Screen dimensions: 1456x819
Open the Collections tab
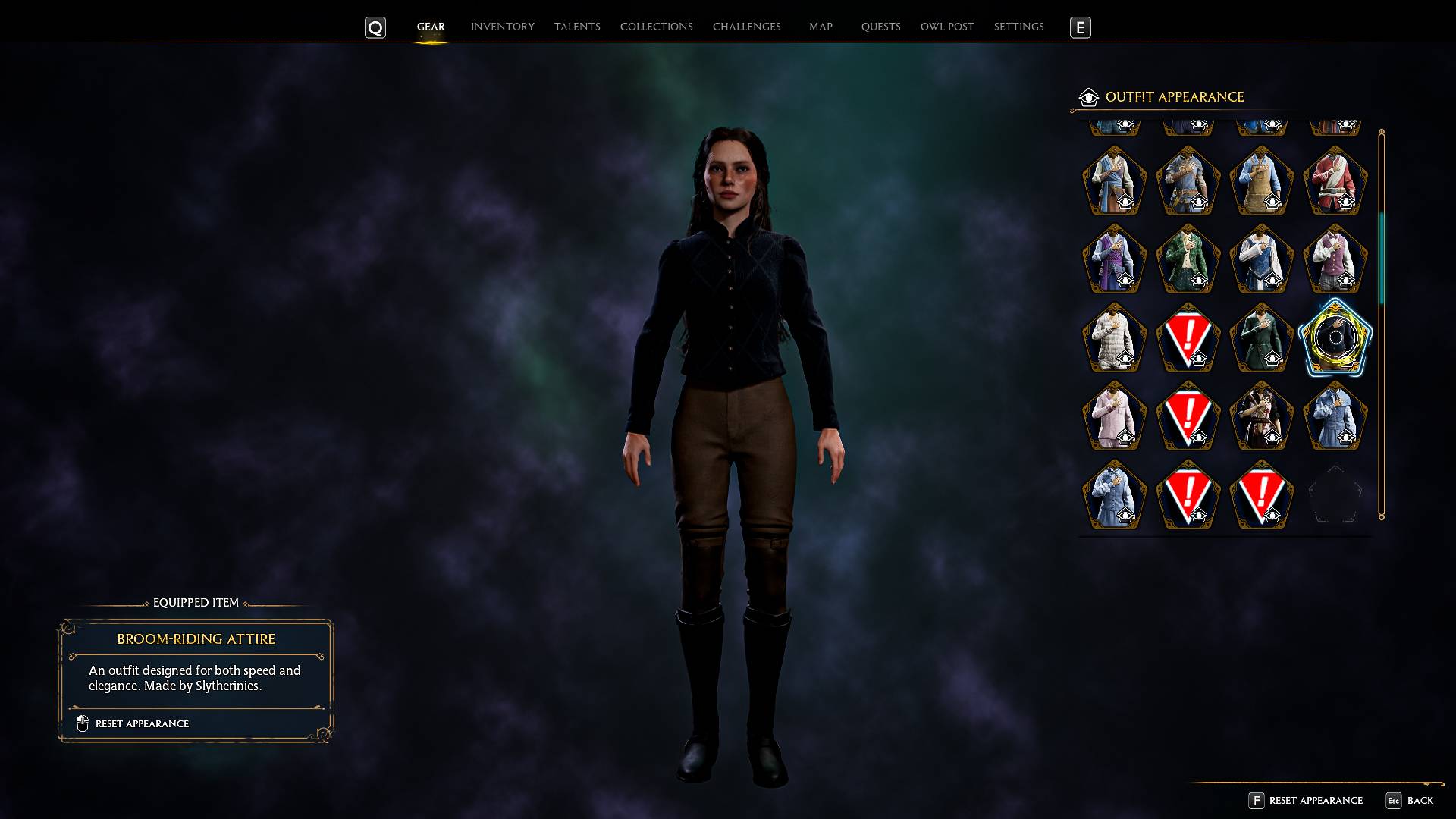point(656,27)
